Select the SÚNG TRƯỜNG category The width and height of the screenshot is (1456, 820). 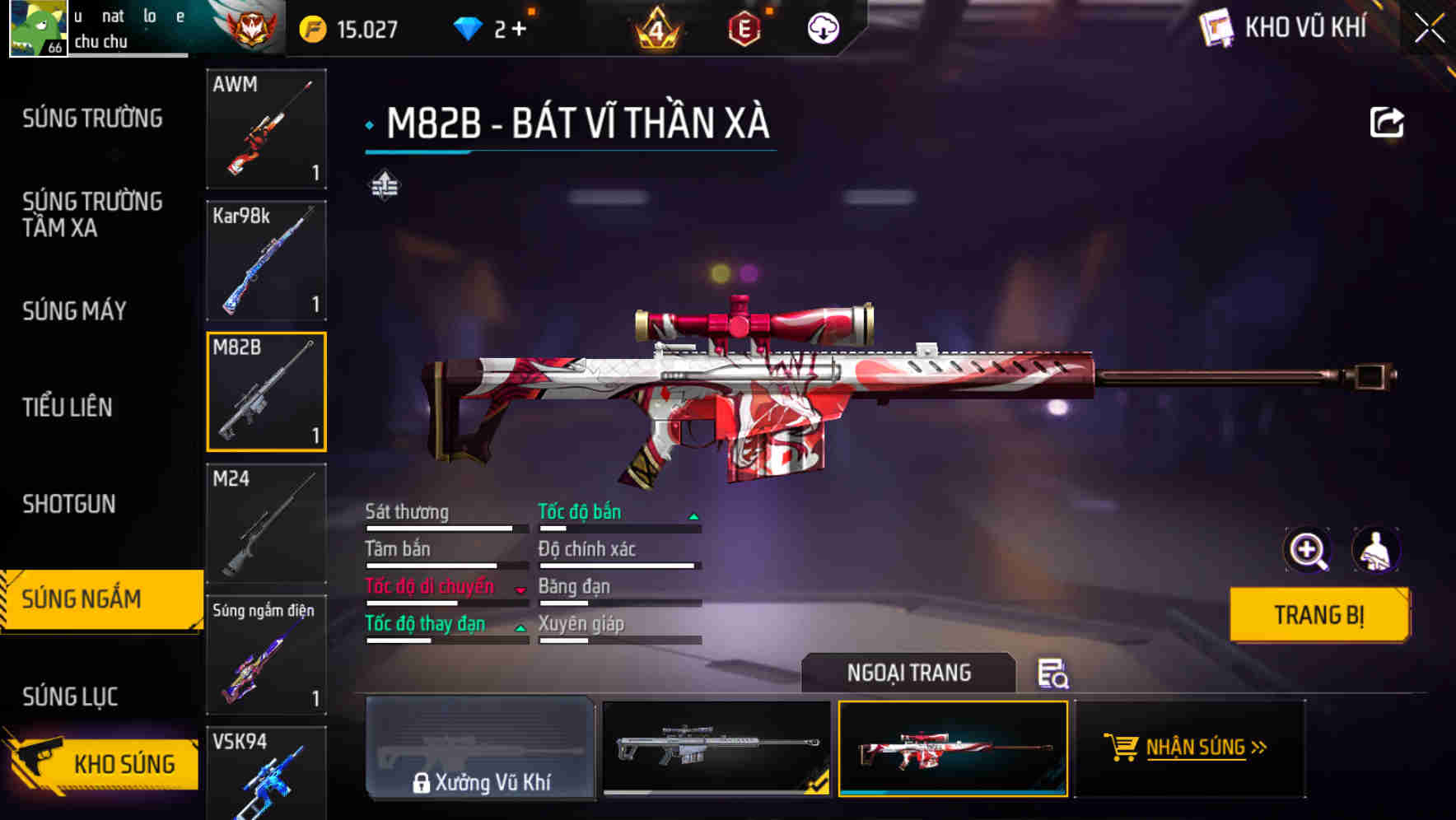pyautogui.click(x=92, y=118)
